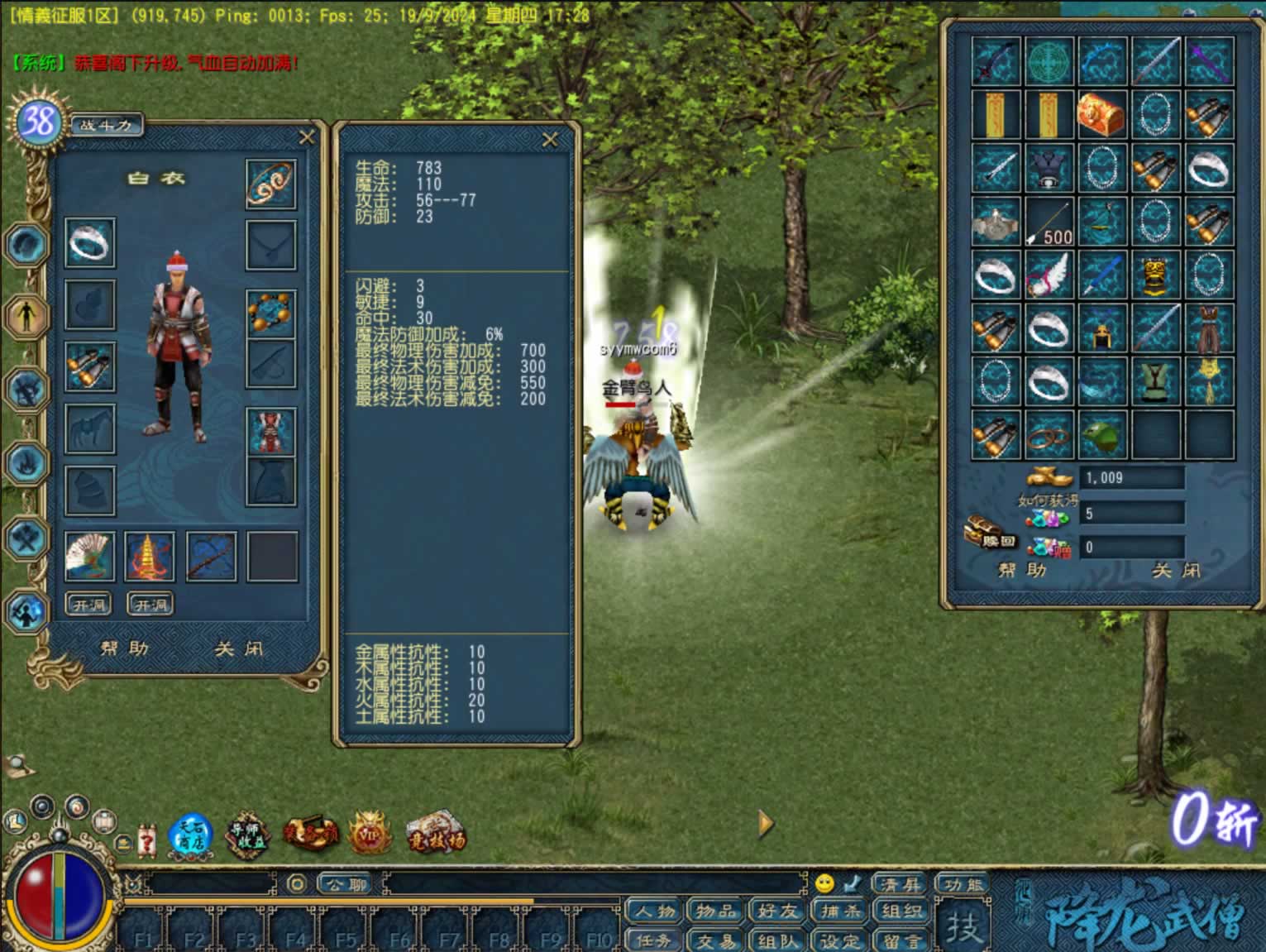Open the 物品 items menu
1266x952 pixels.
coord(715,911)
